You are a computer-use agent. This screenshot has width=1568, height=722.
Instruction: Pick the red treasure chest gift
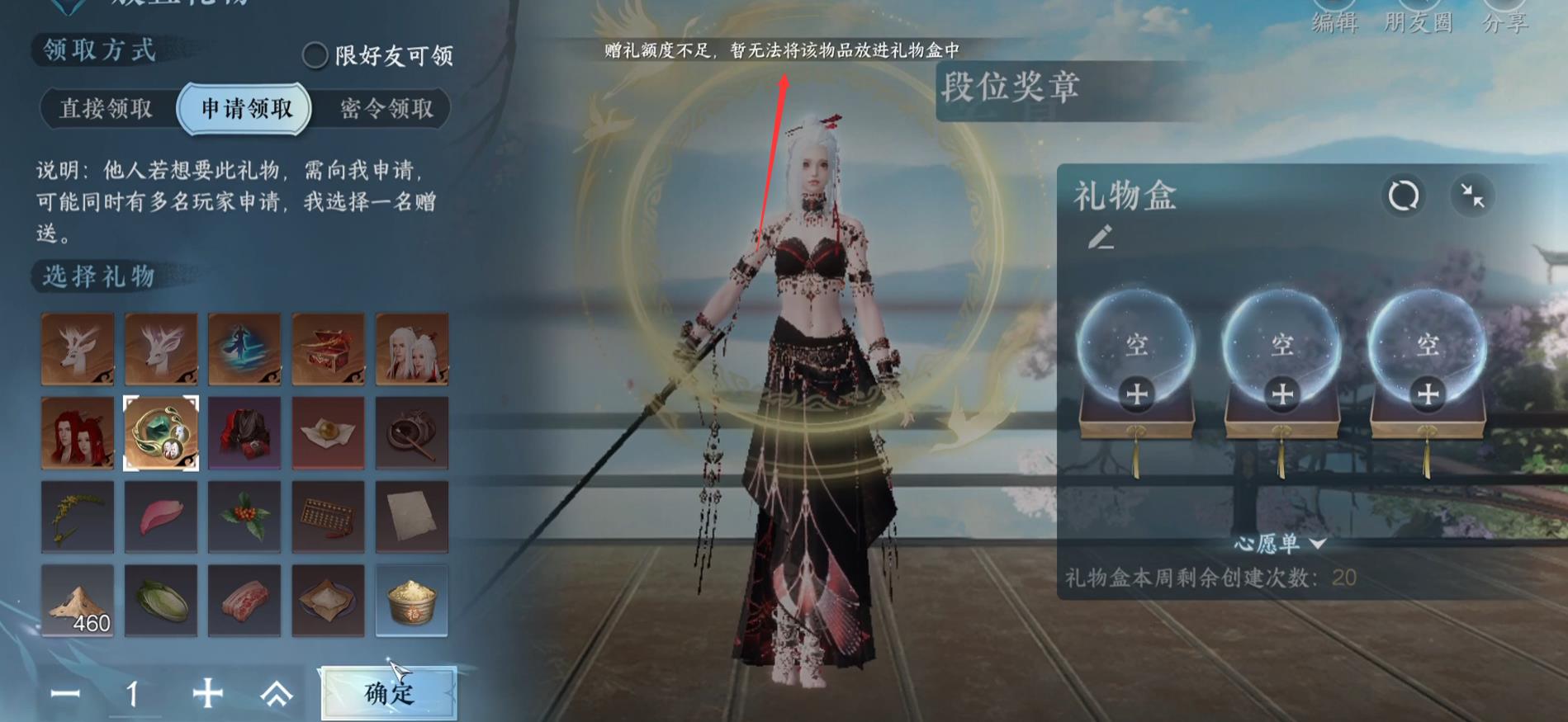327,349
